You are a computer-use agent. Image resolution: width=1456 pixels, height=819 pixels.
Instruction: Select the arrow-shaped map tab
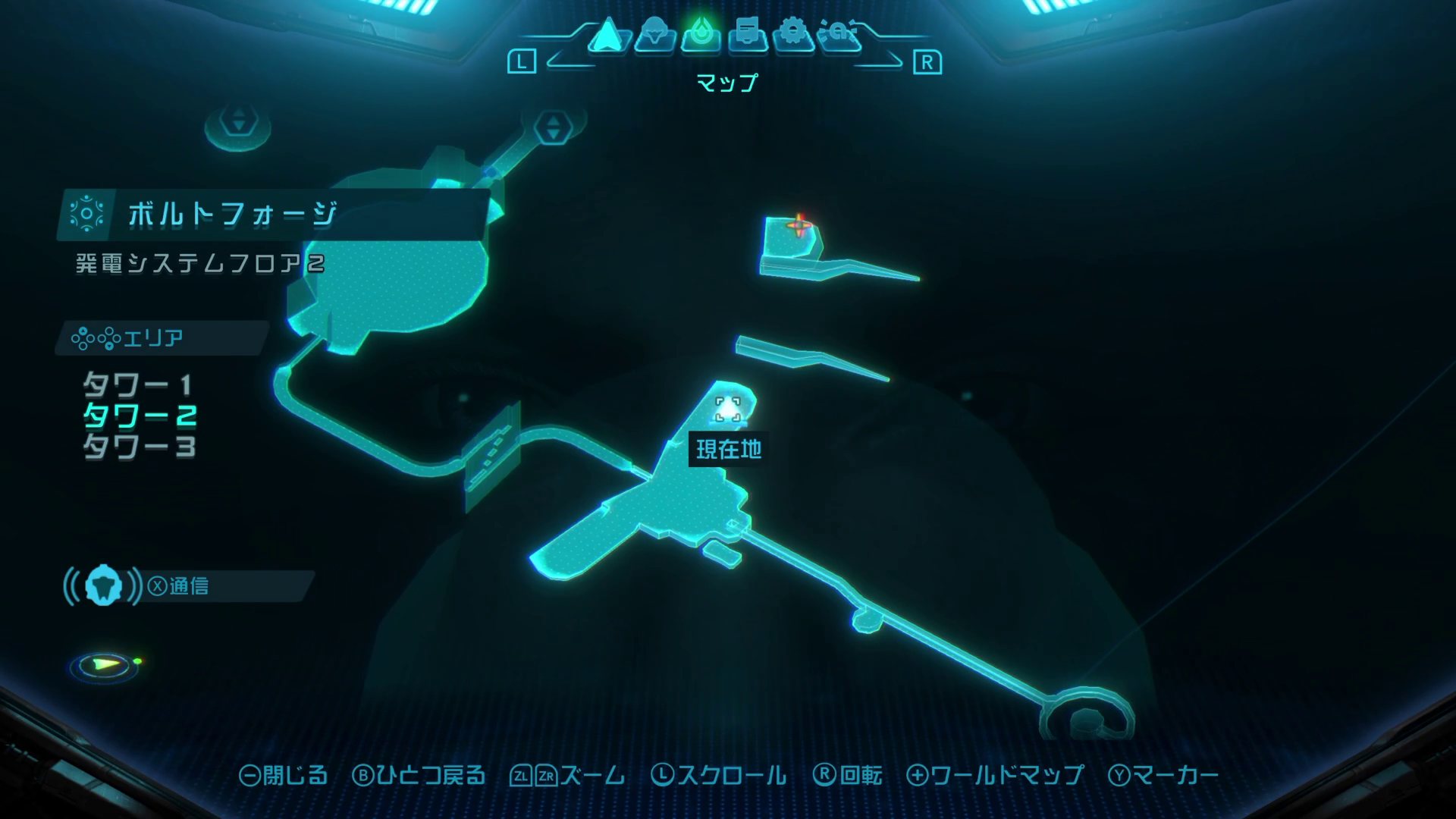[x=606, y=36]
